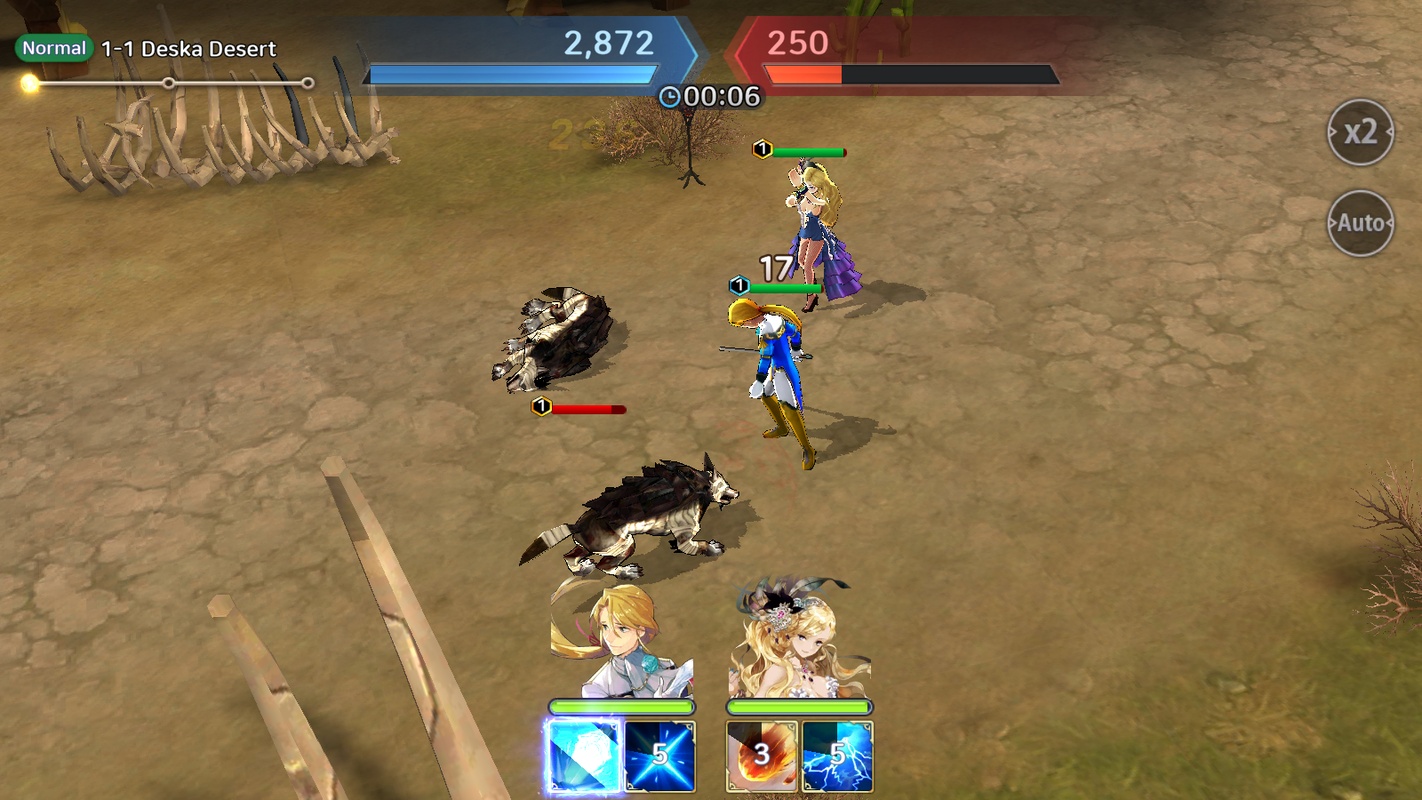The width and height of the screenshot is (1422, 800).
Task: Select the blonde knight hero portrait
Action: point(620,640)
